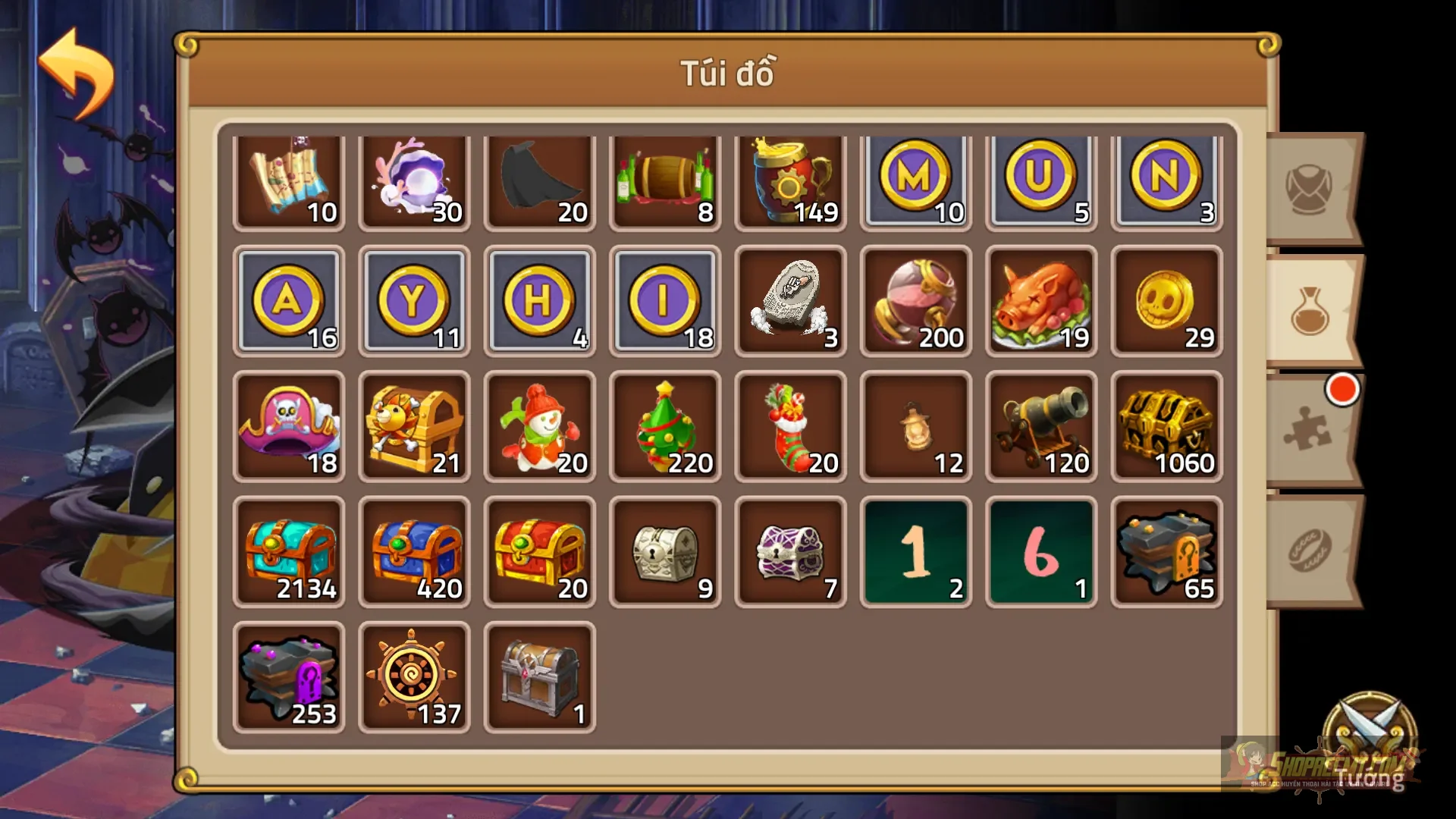The image size is (1456, 819).
Task: Select the snowman item
Action: pyautogui.click(x=540, y=426)
